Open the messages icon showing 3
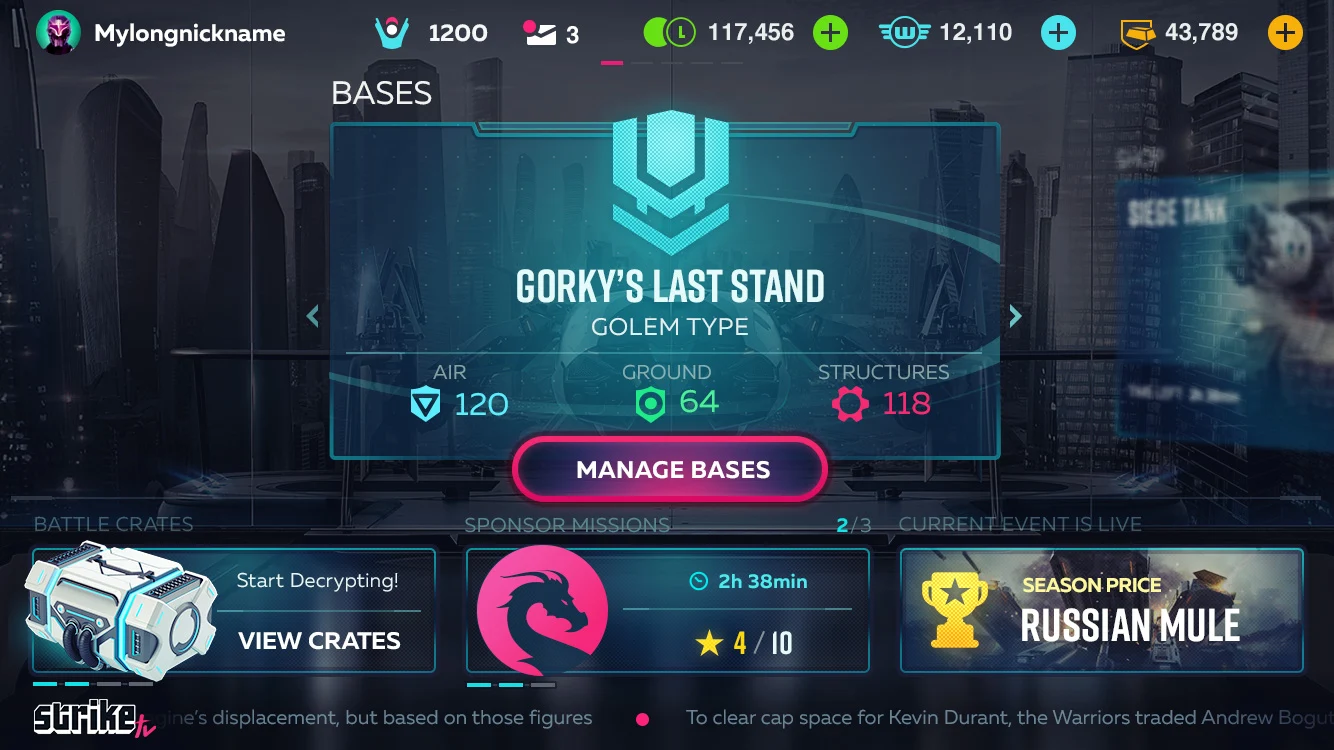The image size is (1334, 750). [x=540, y=33]
